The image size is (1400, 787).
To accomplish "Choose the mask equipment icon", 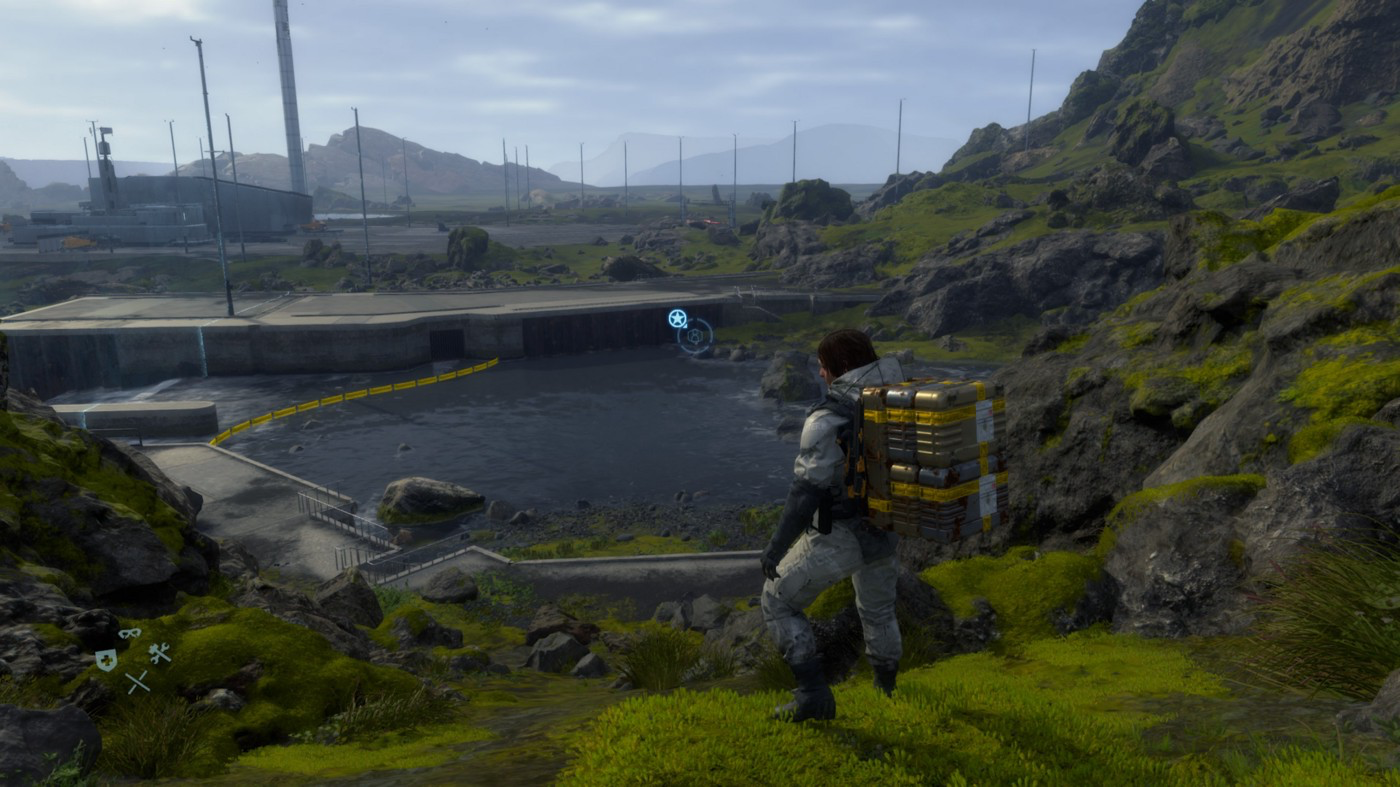I will 129,634.
